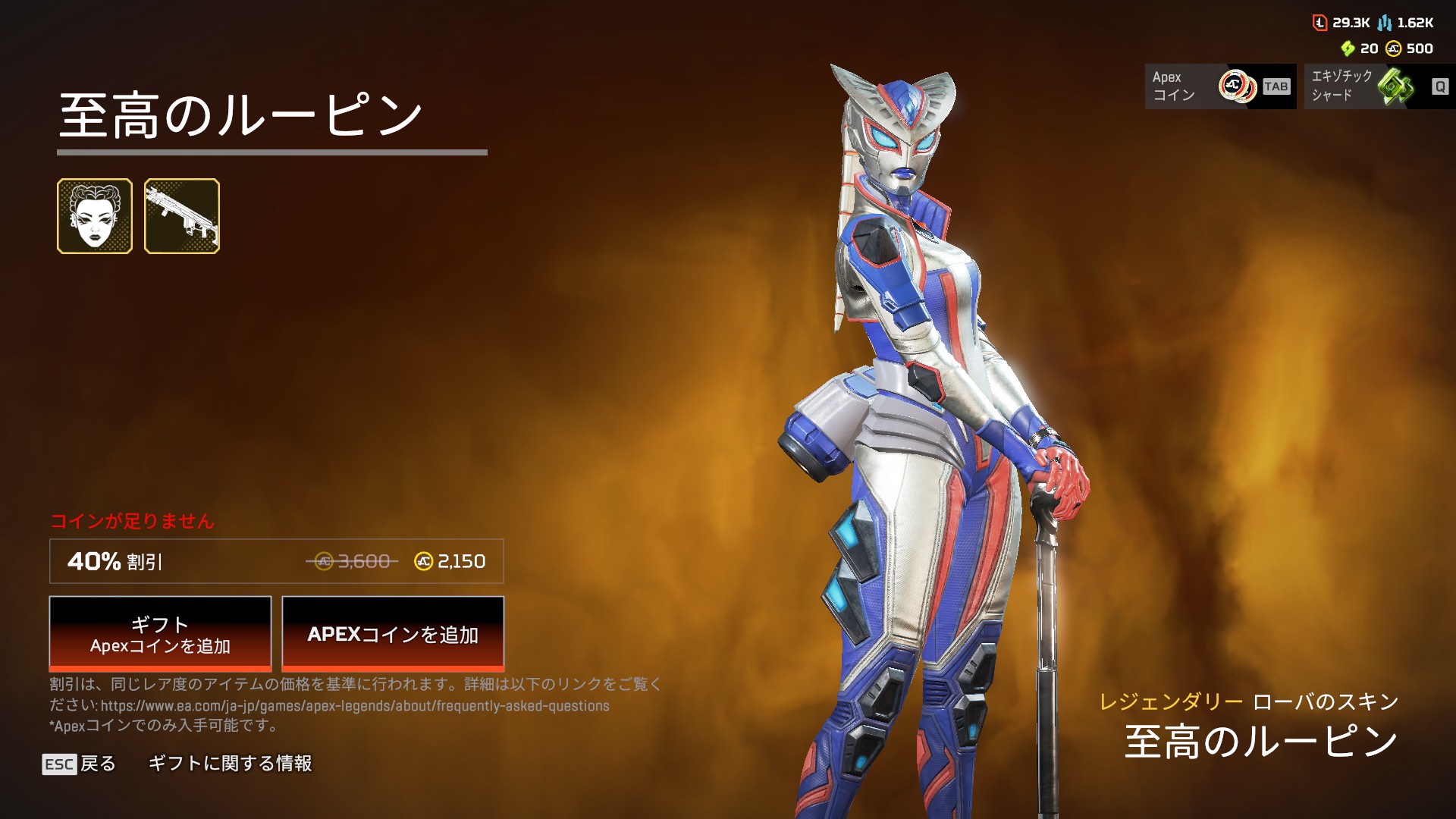Select the Loba legend skin thumbnail
Screen dimensions: 1456x819
point(95,216)
